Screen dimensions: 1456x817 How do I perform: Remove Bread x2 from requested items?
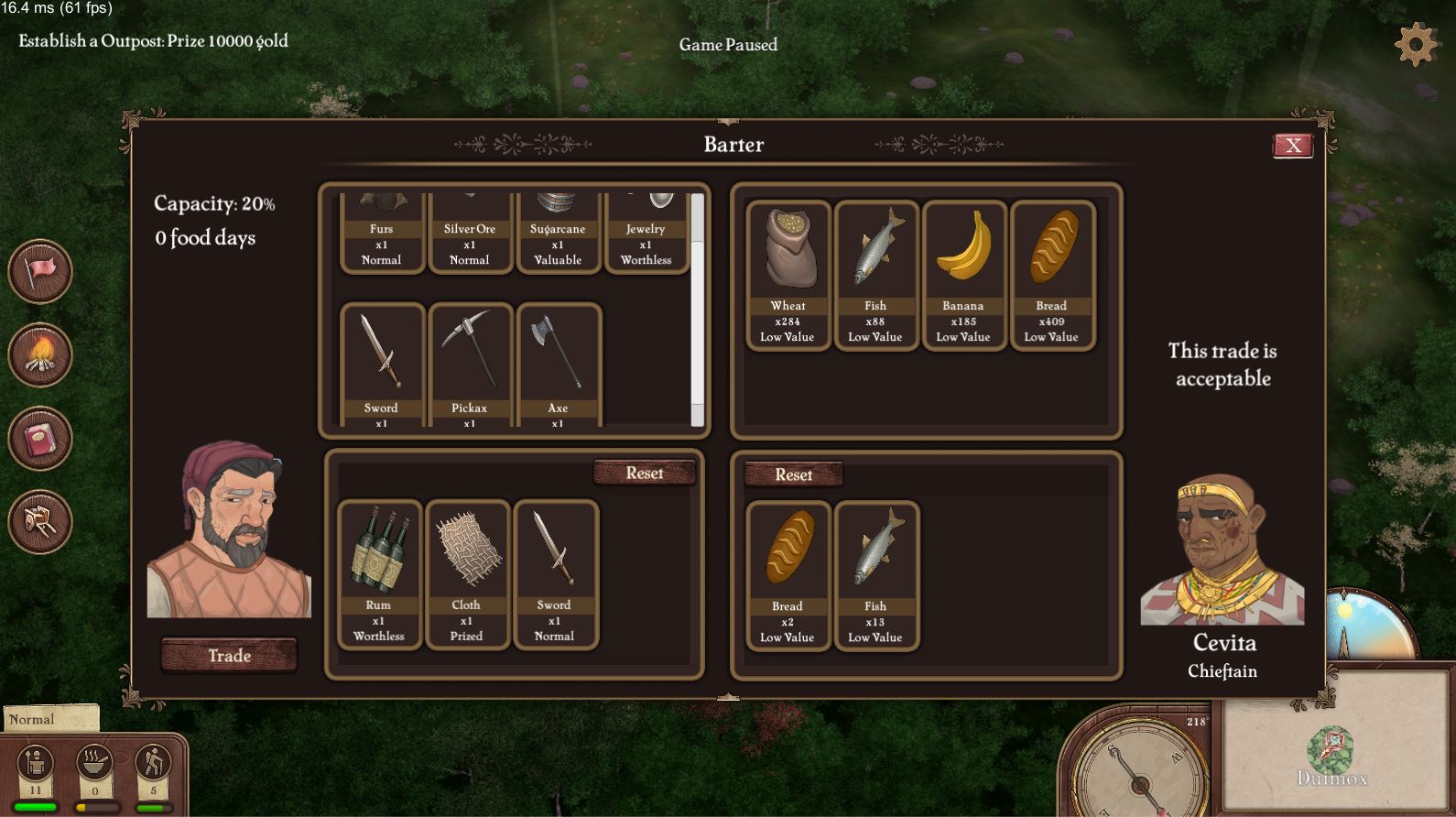click(x=788, y=575)
